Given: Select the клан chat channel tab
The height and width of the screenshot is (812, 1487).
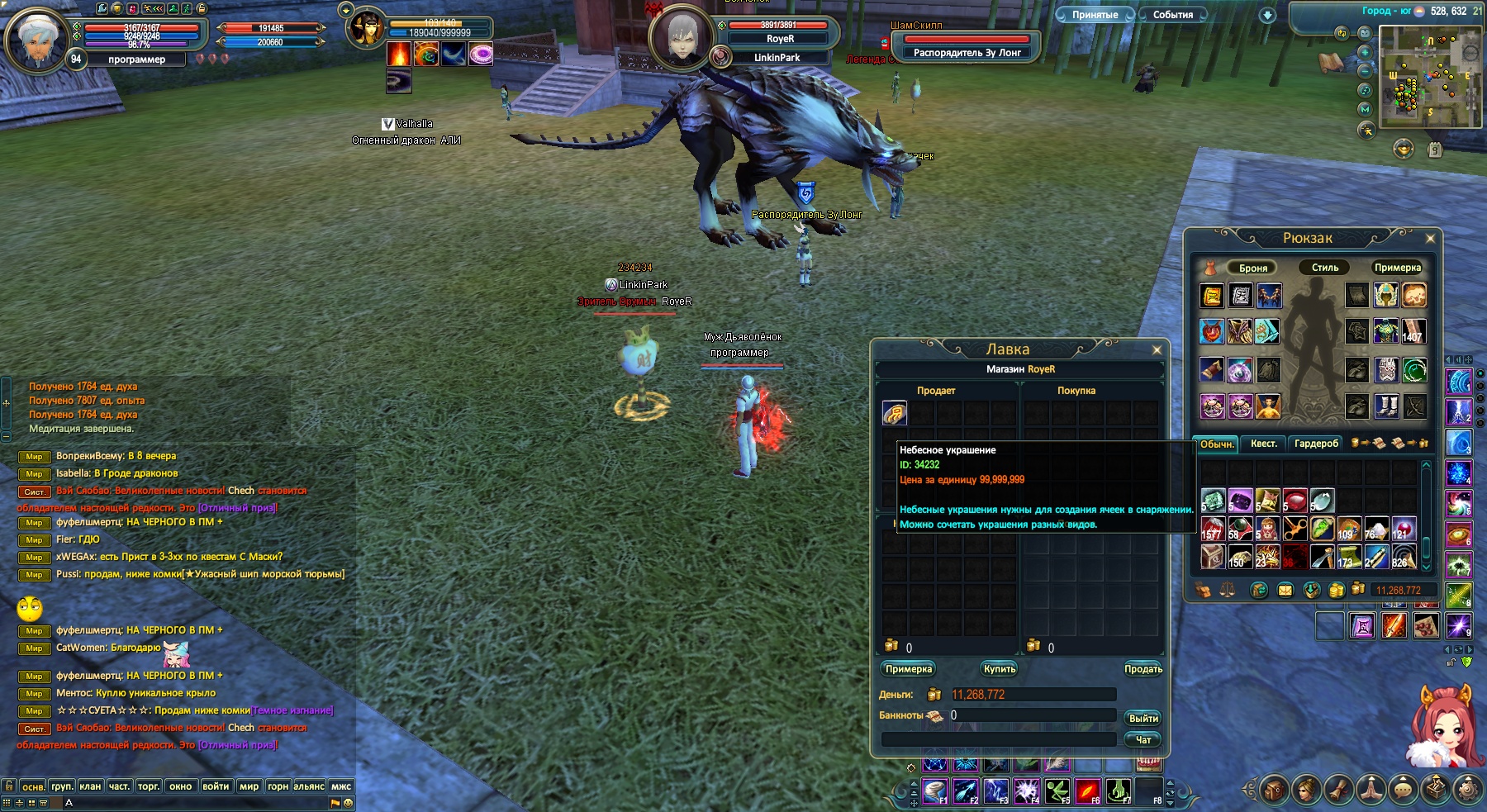Looking at the screenshot, I should click(x=90, y=786).
